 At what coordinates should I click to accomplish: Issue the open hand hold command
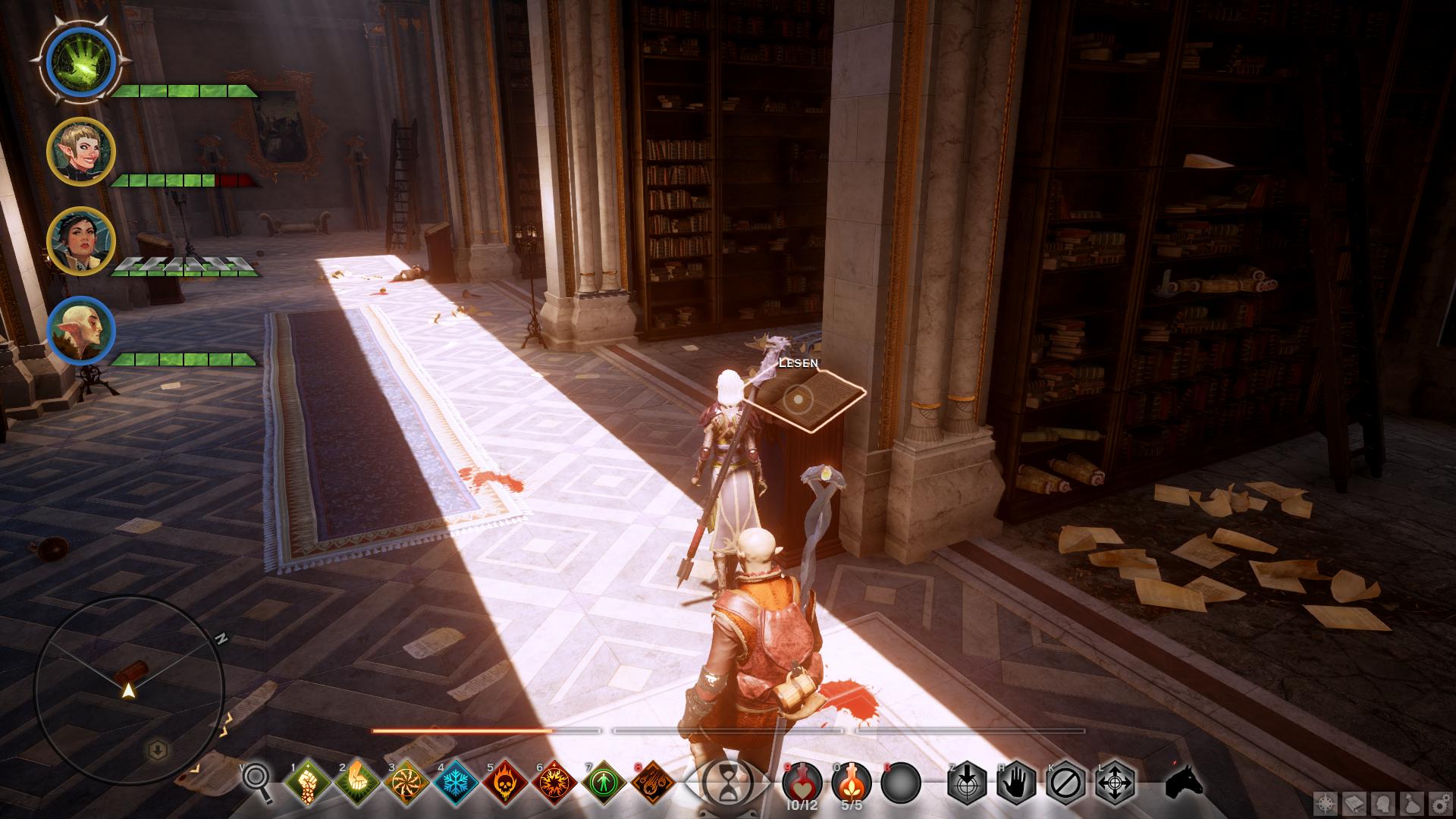pos(1016,782)
